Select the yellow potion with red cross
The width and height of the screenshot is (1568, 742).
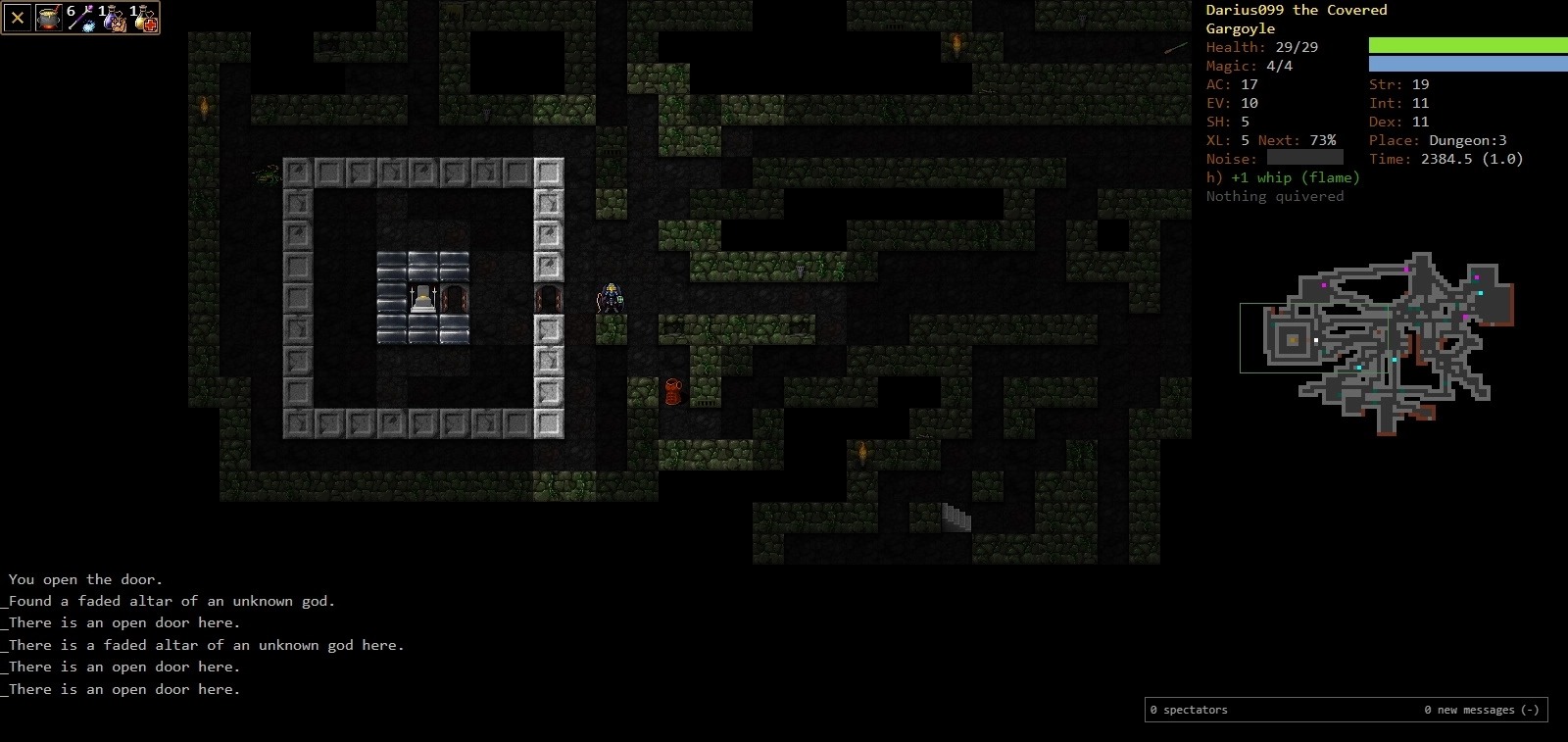144,18
